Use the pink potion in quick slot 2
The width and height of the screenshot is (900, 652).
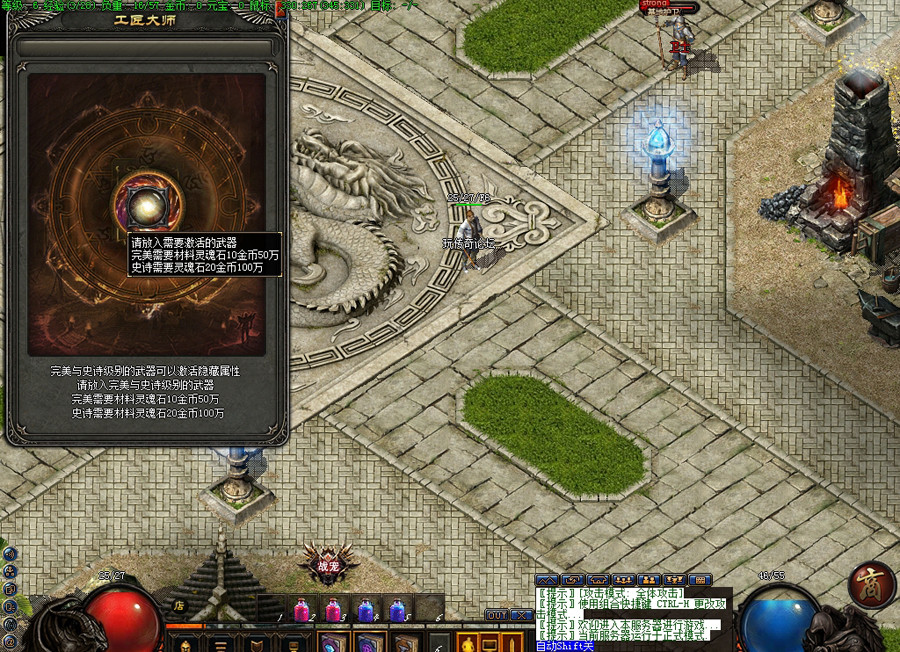303,609
